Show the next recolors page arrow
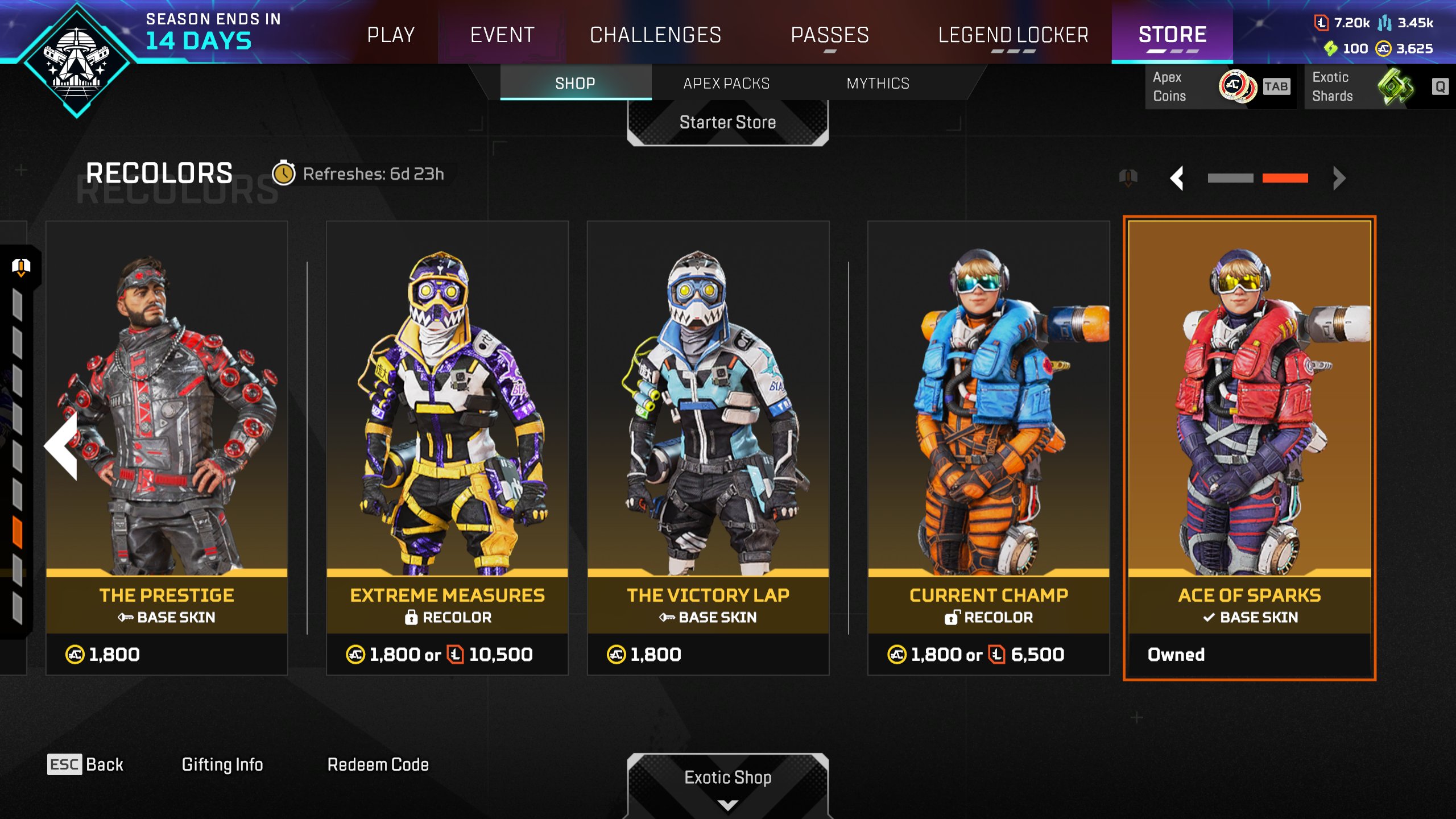This screenshot has height=819, width=1456. pyautogui.click(x=1339, y=178)
